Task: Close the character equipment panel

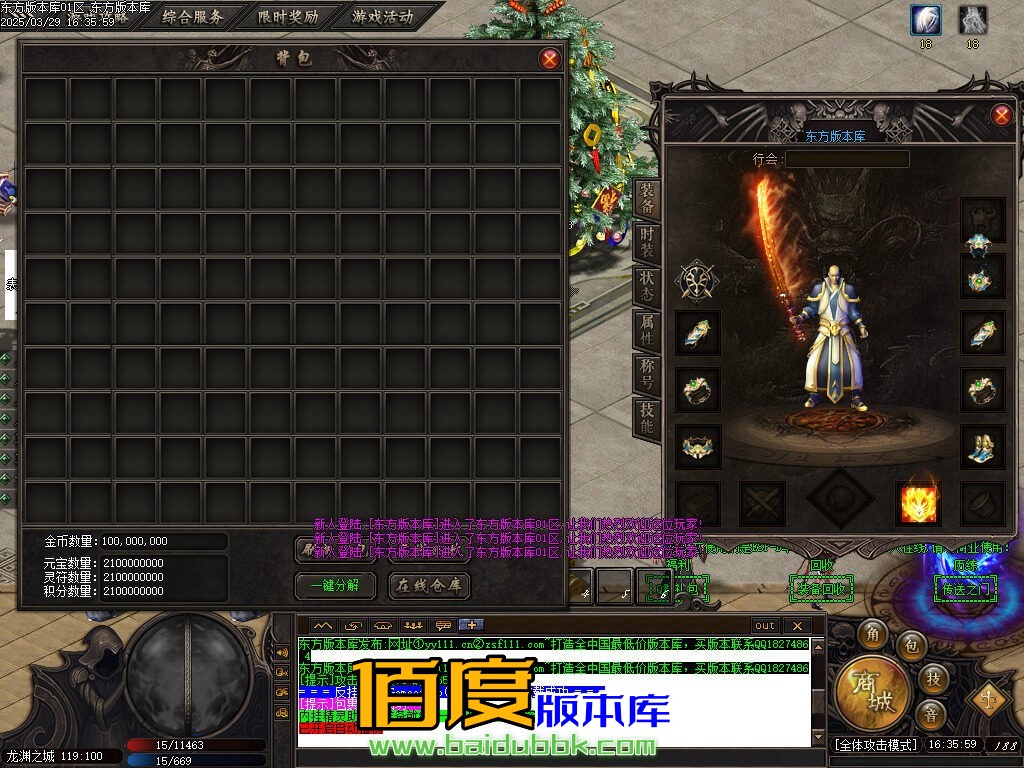Action: 1001,115
